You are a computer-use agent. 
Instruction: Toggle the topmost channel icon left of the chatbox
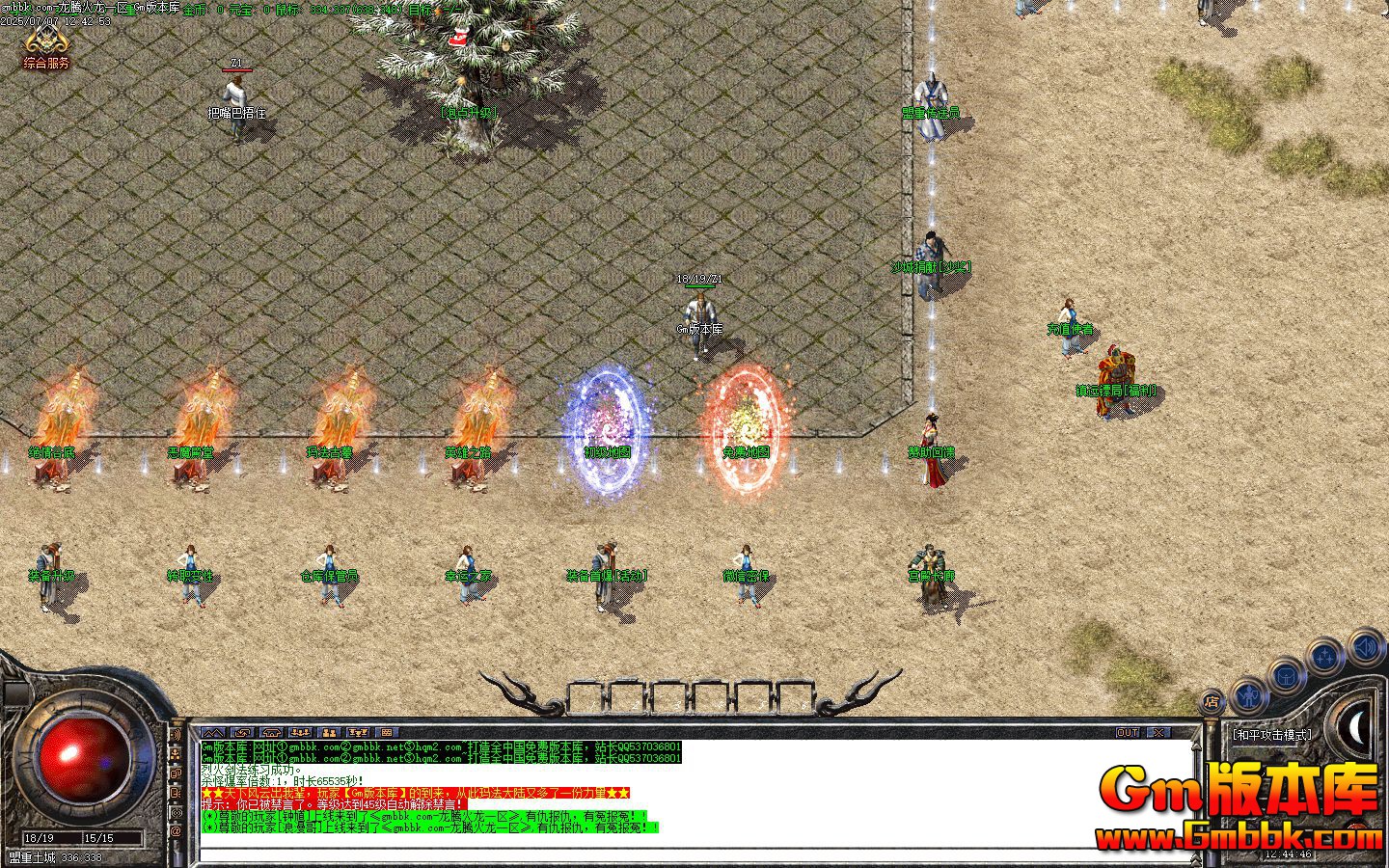178,736
